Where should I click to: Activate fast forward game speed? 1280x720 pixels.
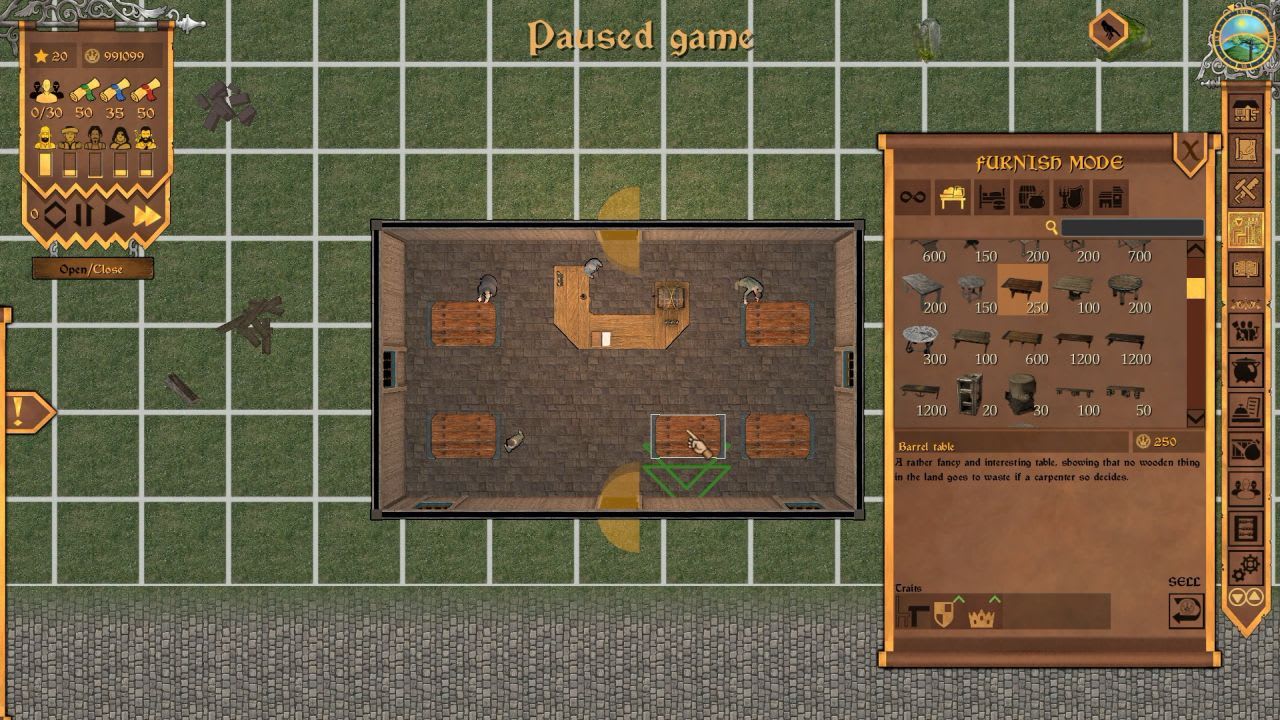(x=146, y=215)
